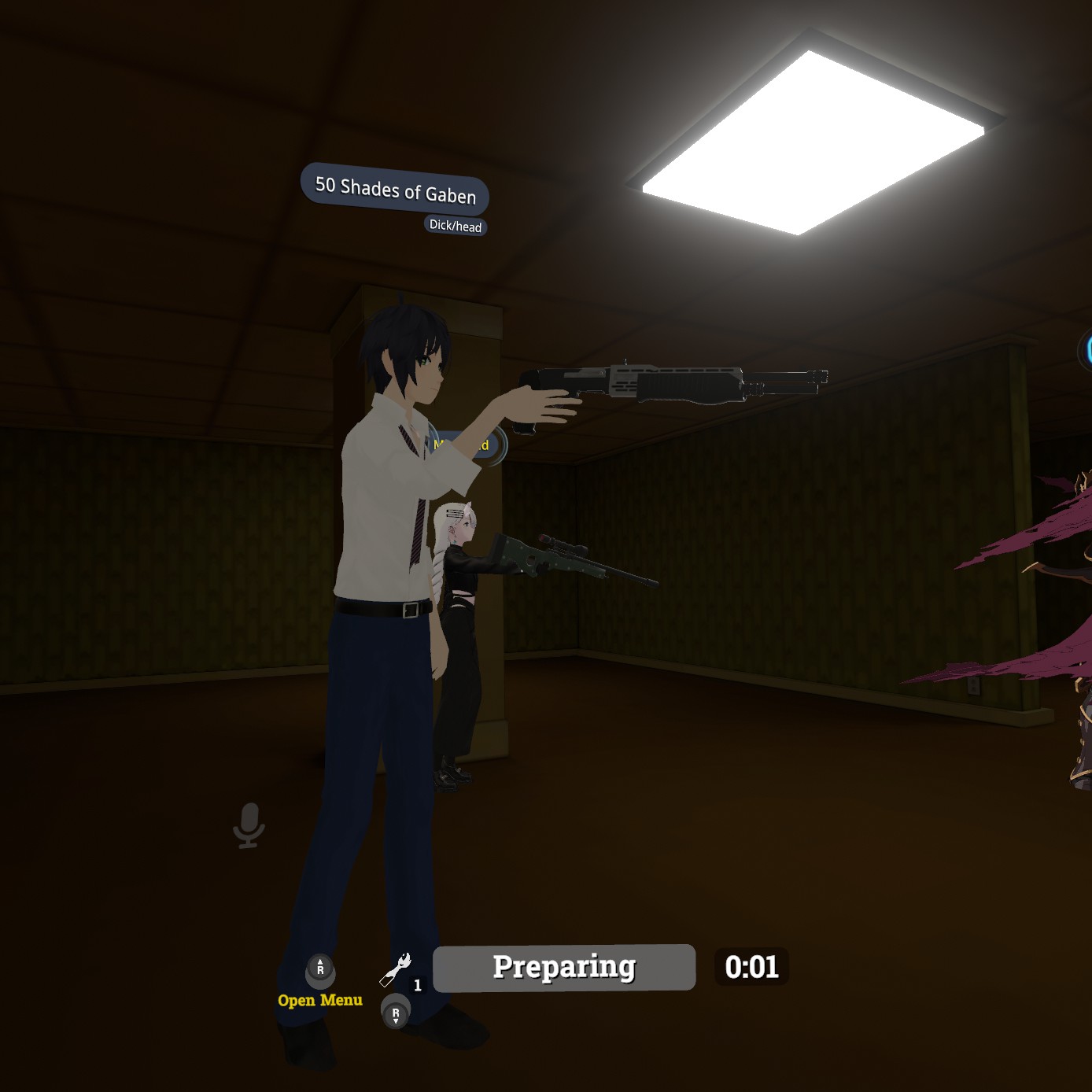Select the wrench item icon

(396, 970)
